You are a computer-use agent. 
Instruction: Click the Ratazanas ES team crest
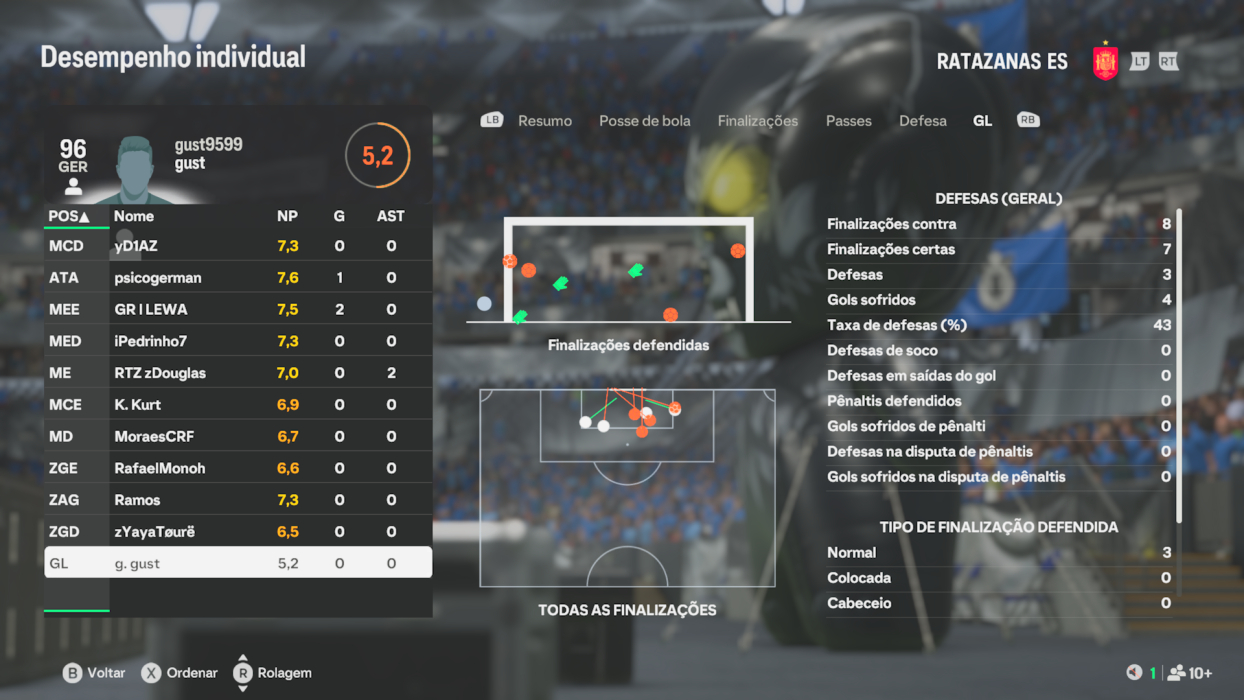[1105, 62]
